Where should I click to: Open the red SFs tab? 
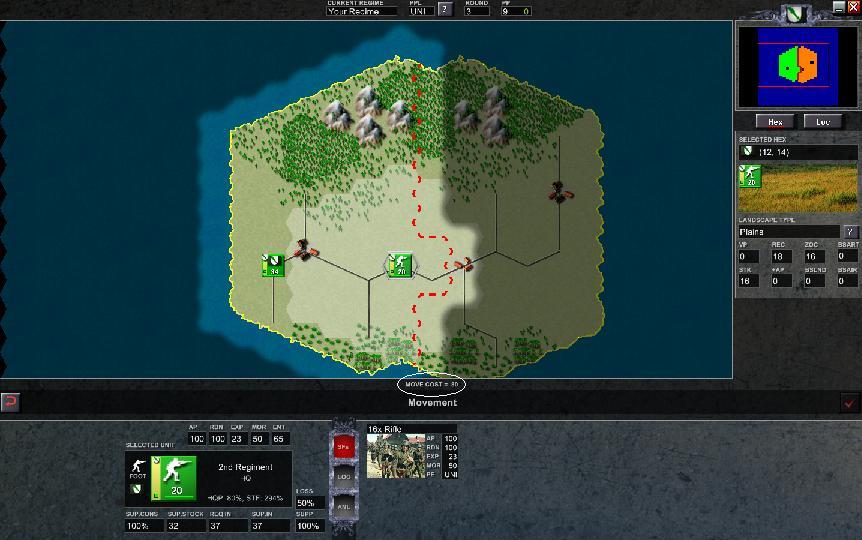click(343, 447)
